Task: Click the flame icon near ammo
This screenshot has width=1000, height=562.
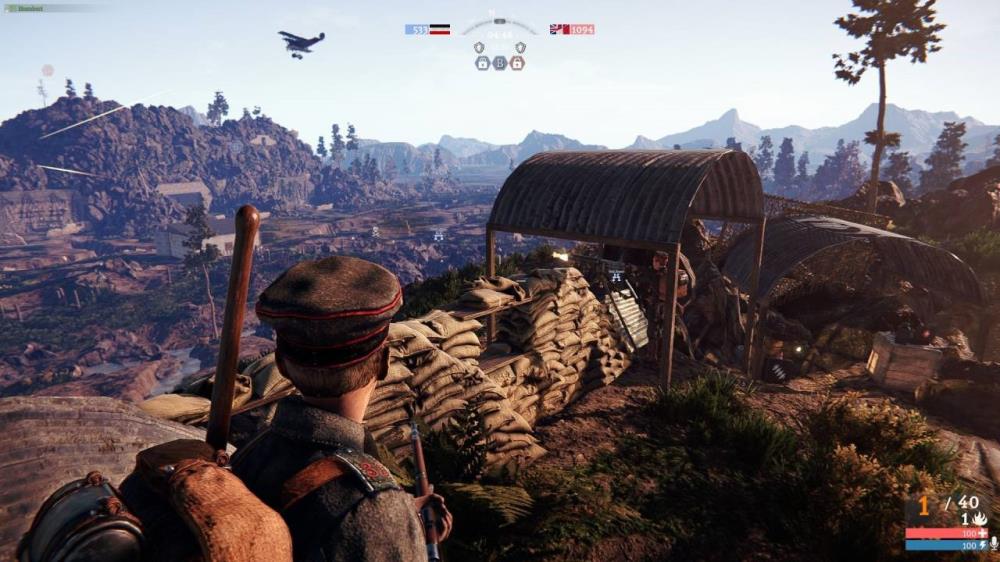Action: 980,519
